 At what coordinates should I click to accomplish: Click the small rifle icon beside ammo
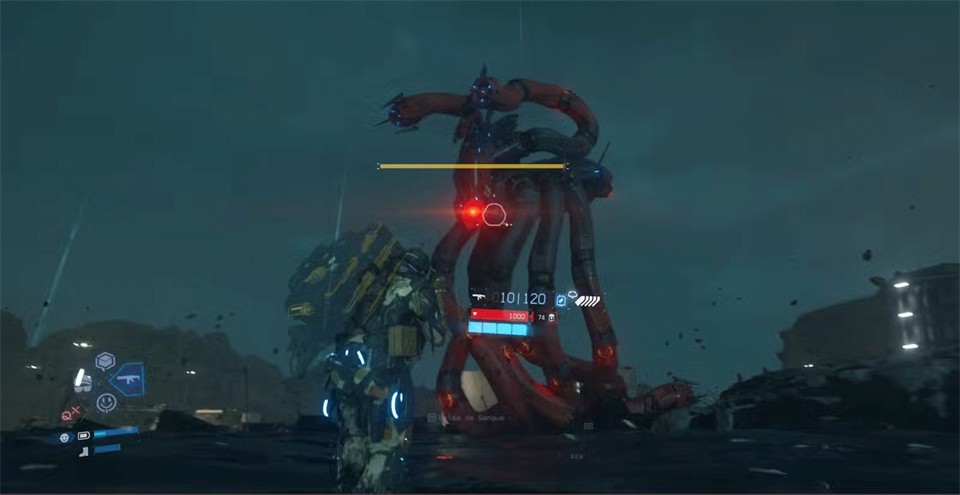coord(478,298)
